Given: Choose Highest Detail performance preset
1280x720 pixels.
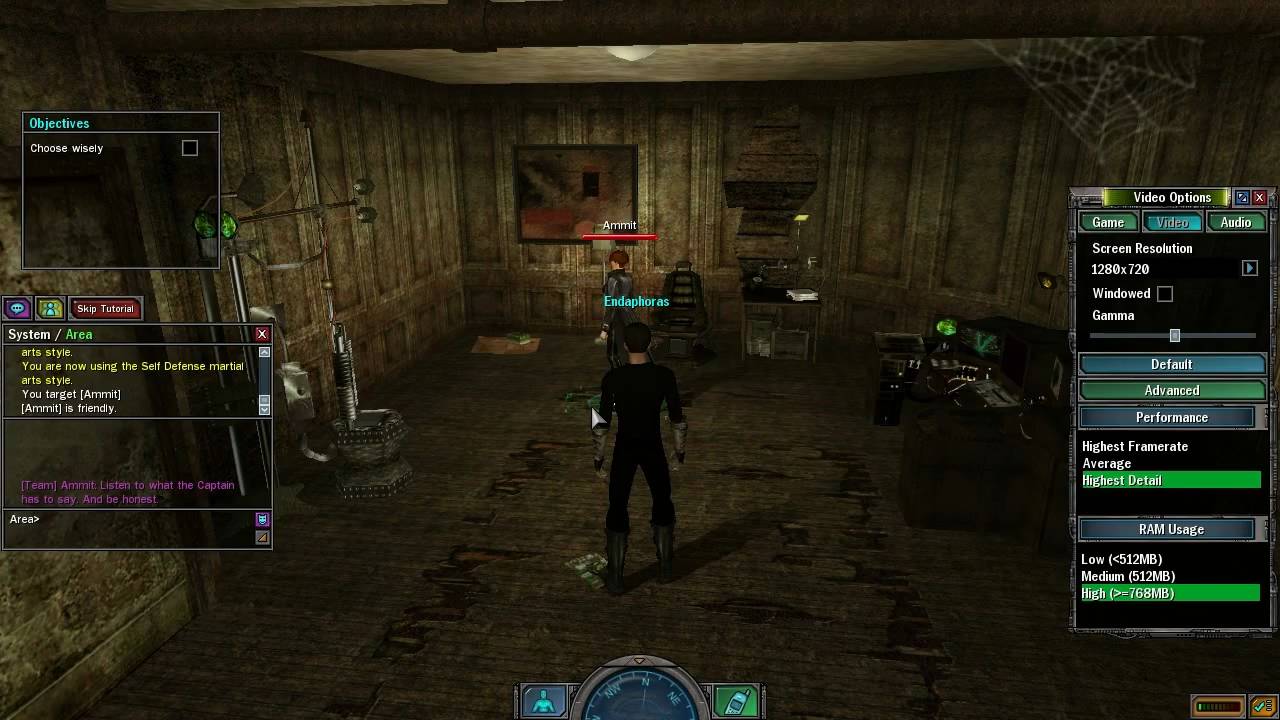Looking at the screenshot, I should point(1122,481).
